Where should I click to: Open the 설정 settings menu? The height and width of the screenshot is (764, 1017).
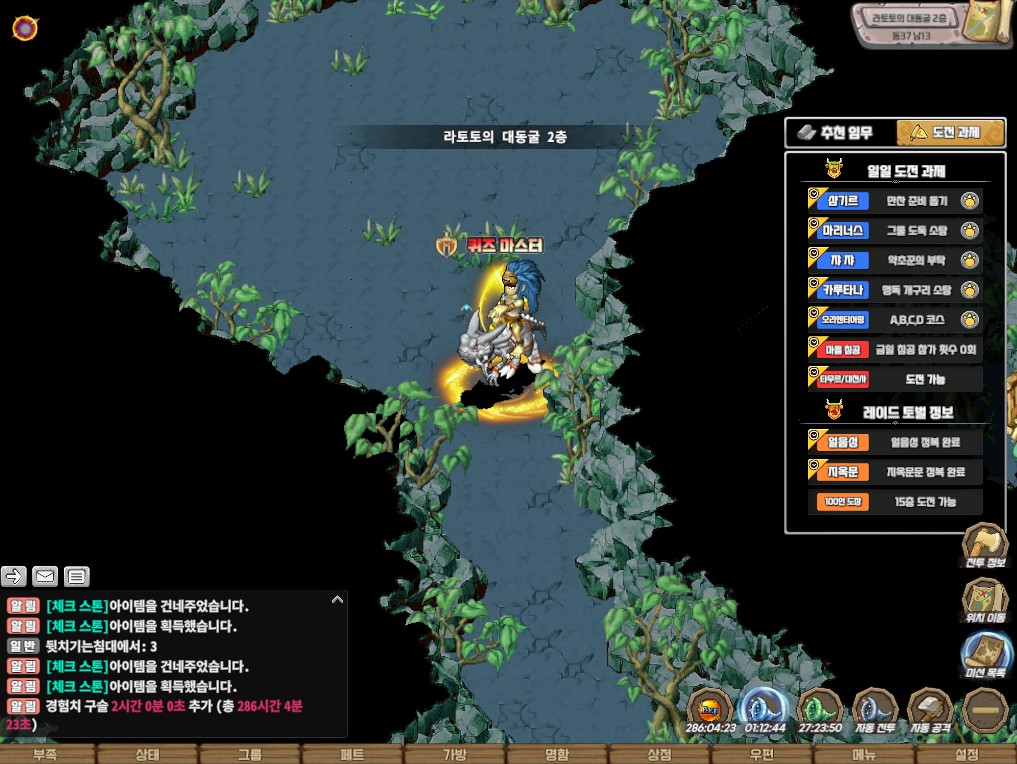click(x=966, y=754)
